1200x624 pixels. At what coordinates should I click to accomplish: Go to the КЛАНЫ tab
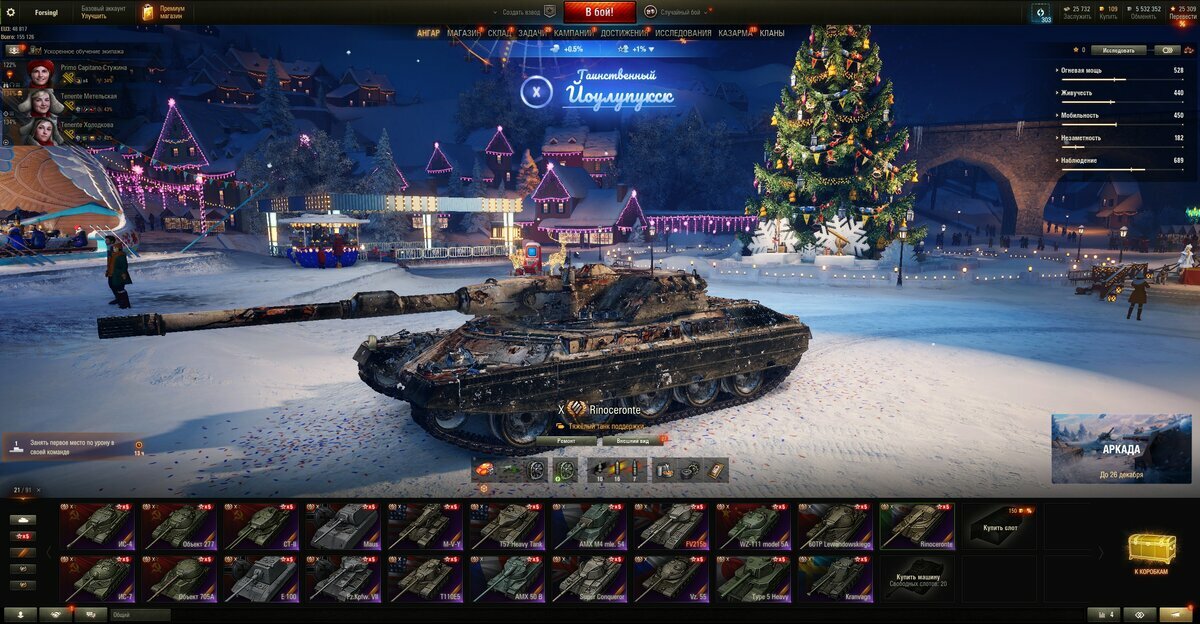click(x=772, y=33)
